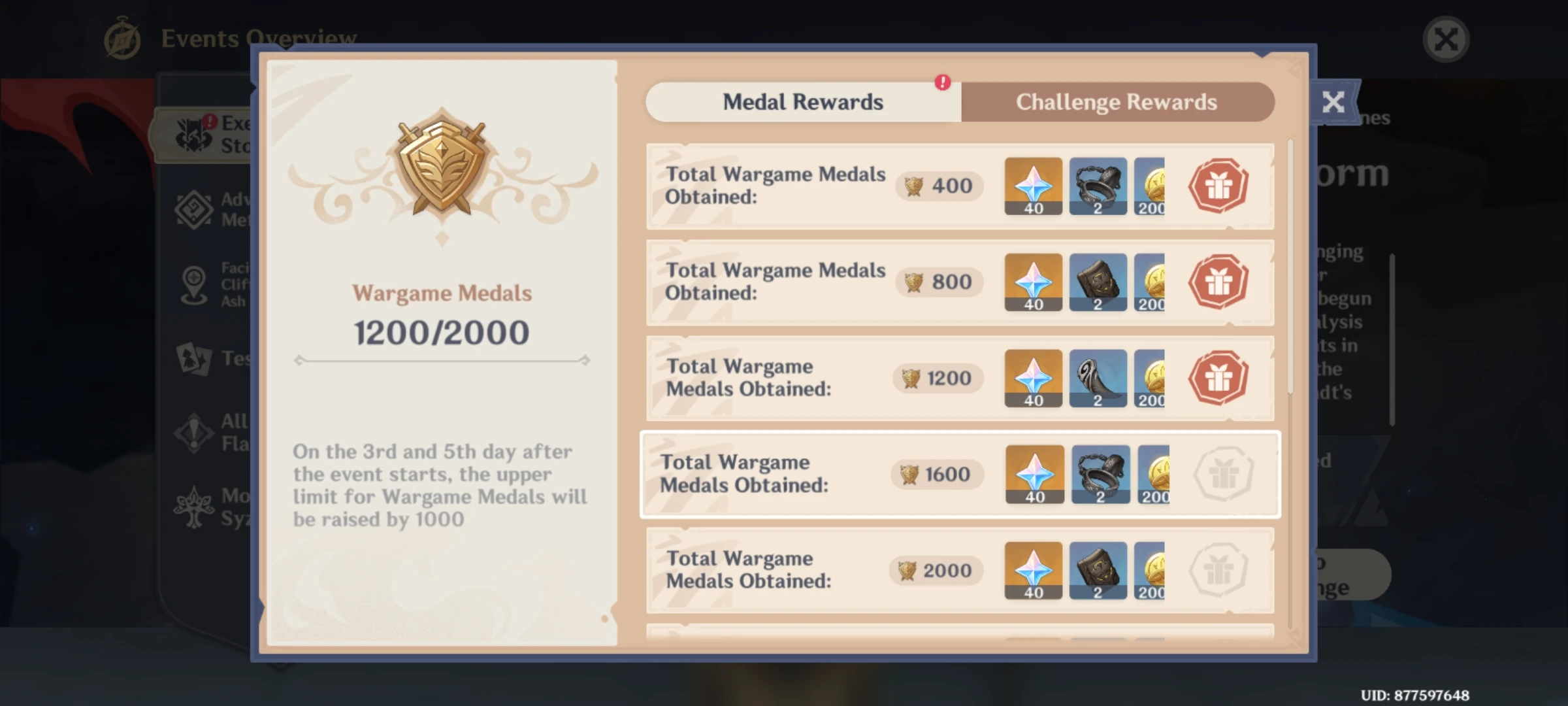
Task: Click the Events Overview compass icon
Action: point(122,38)
